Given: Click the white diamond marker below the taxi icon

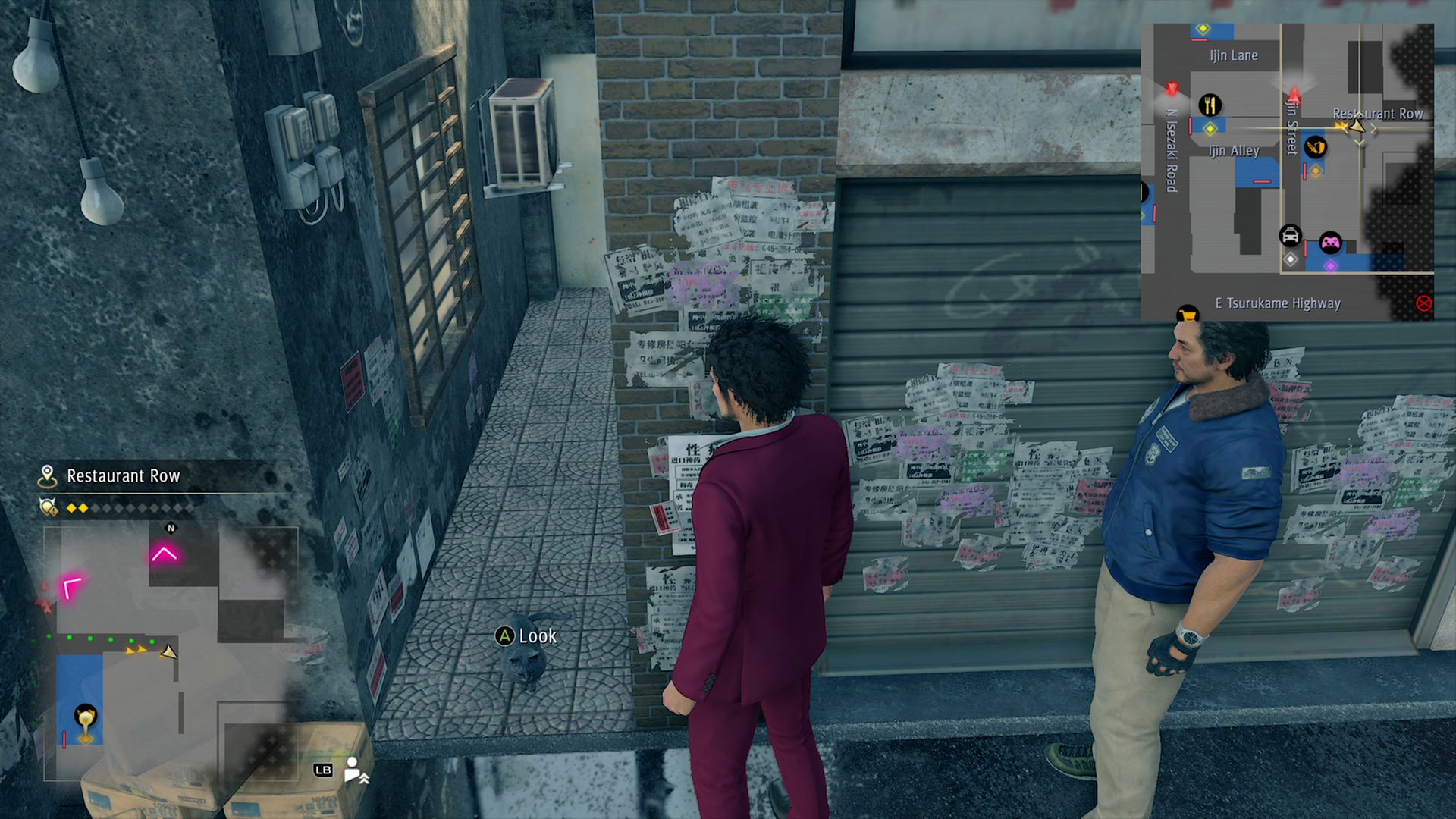Looking at the screenshot, I should click(1289, 259).
